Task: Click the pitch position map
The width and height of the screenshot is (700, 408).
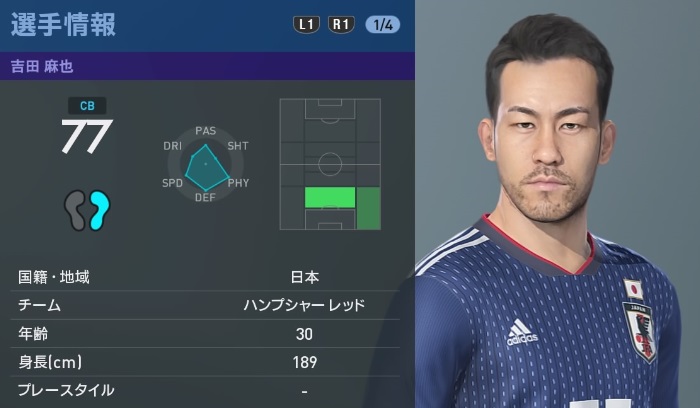Action: click(x=330, y=164)
